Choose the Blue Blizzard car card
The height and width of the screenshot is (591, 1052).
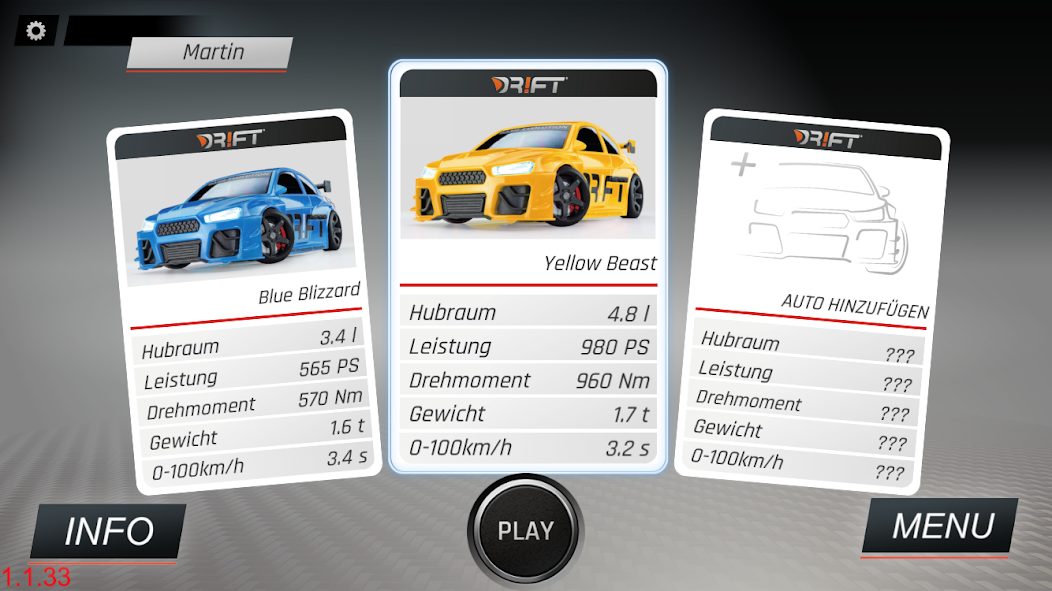point(243,300)
